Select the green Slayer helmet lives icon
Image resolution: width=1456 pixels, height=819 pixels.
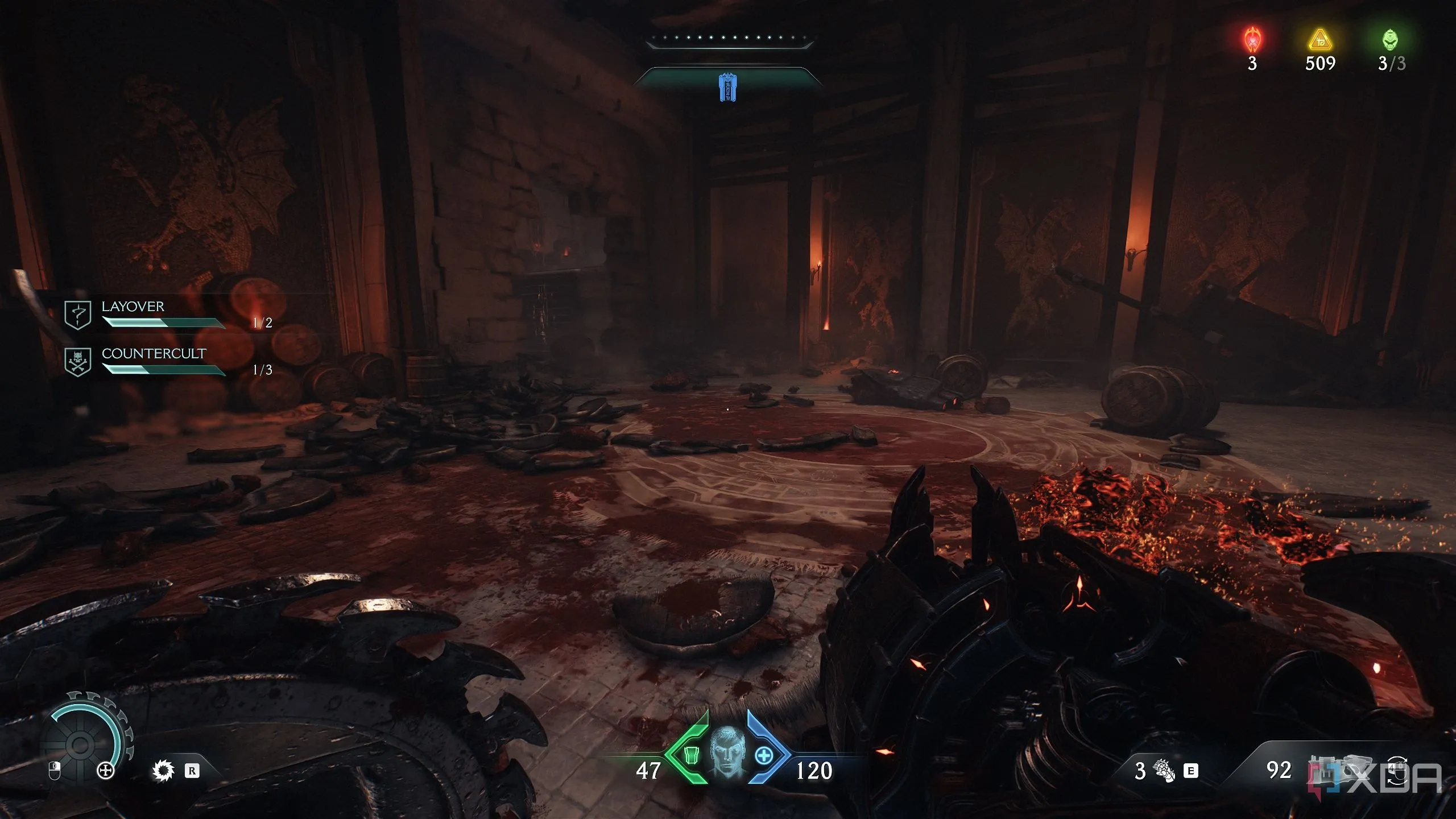(1390, 40)
